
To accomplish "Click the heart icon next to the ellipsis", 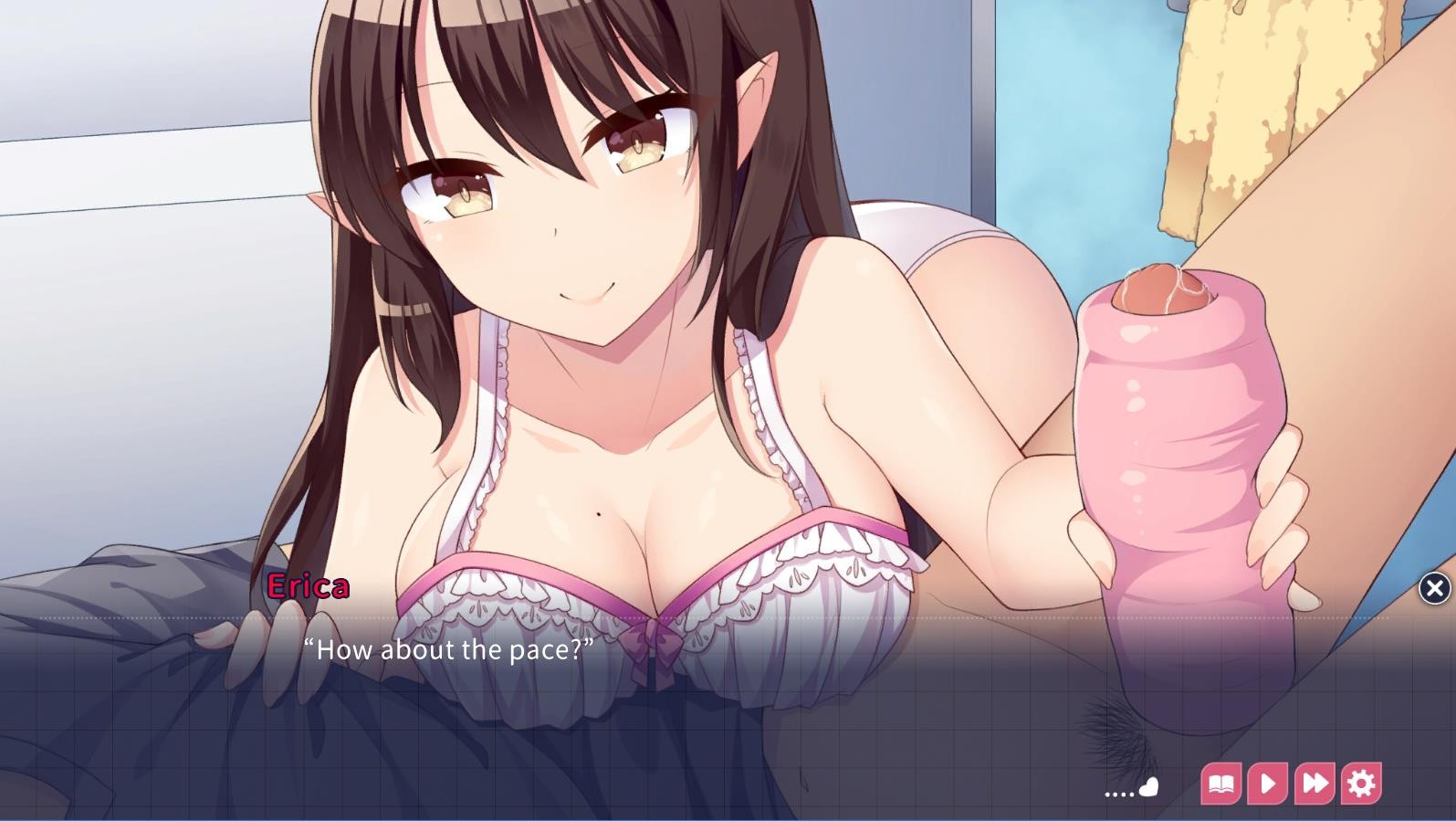I will pos(1148,786).
